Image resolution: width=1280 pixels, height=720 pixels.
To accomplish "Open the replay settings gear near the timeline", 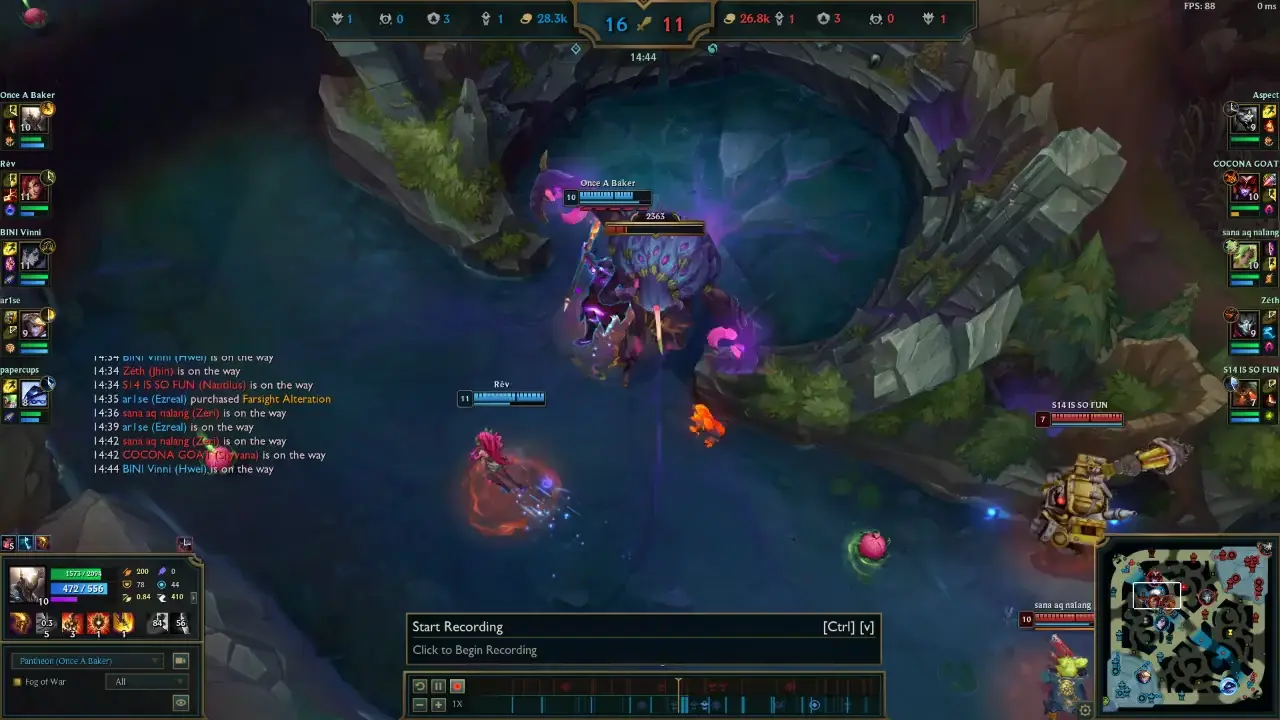I will click(x=1086, y=708).
